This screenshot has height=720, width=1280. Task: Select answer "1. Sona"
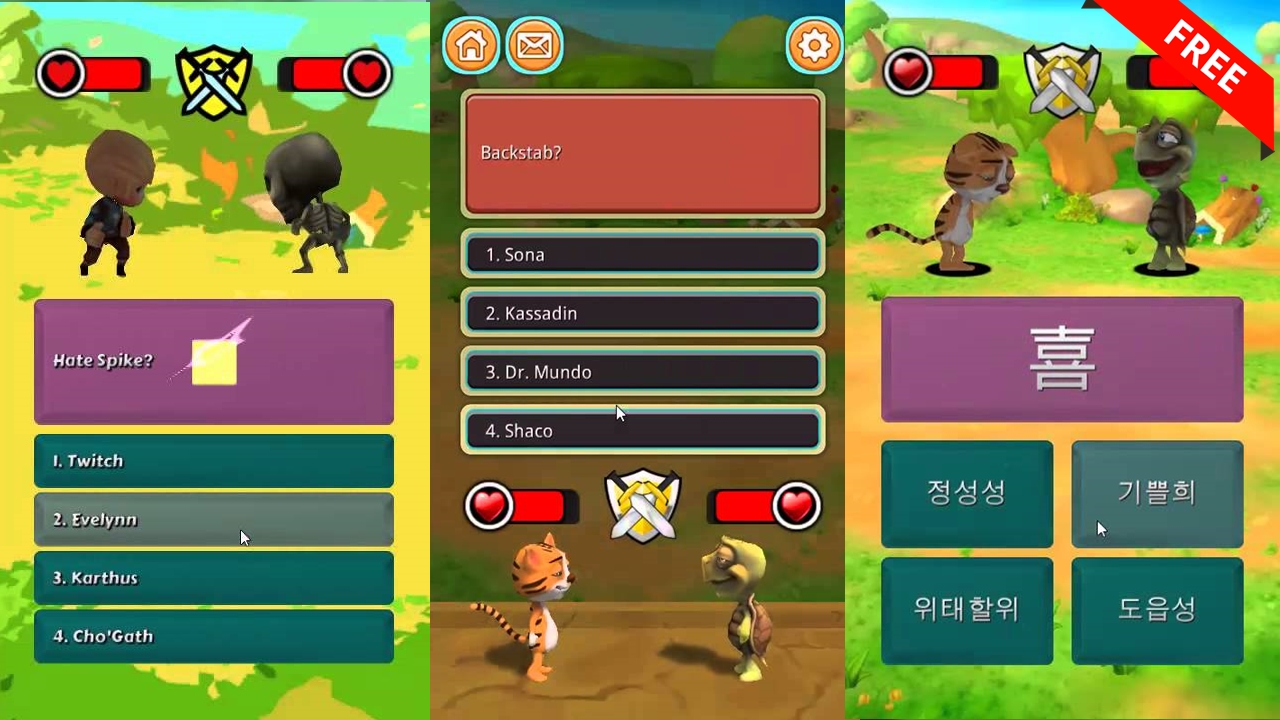coord(642,254)
